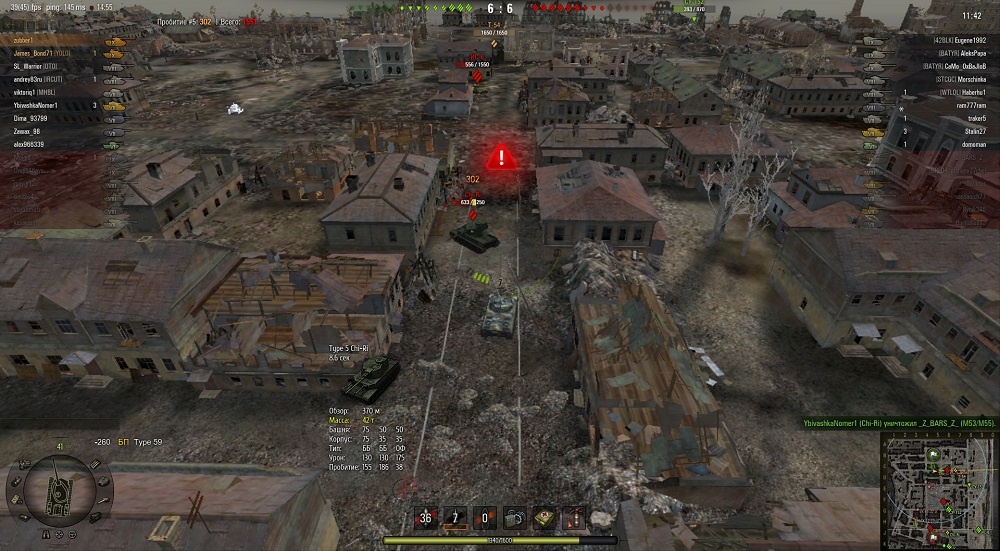The width and height of the screenshot is (1000, 551).
Task: Select the armor-piercing shell slot with 36 rounds
Action: [426, 518]
